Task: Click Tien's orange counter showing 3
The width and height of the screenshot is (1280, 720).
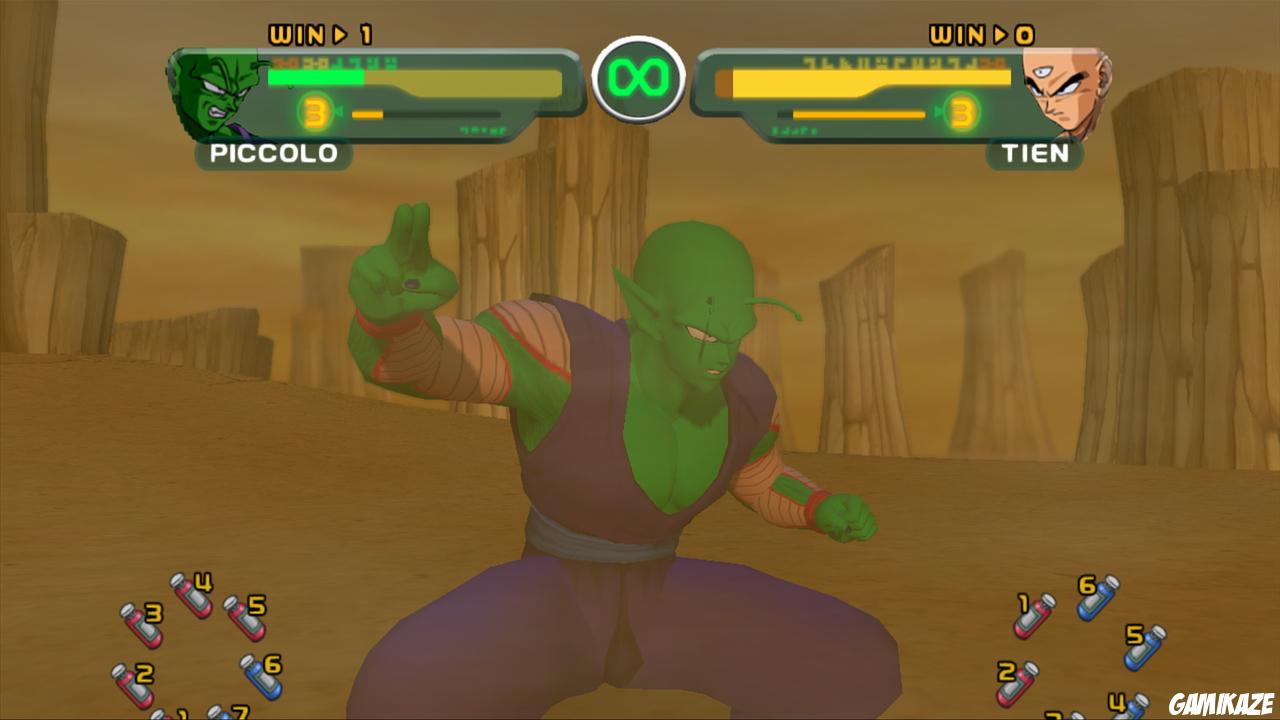Action: (x=962, y=112)
